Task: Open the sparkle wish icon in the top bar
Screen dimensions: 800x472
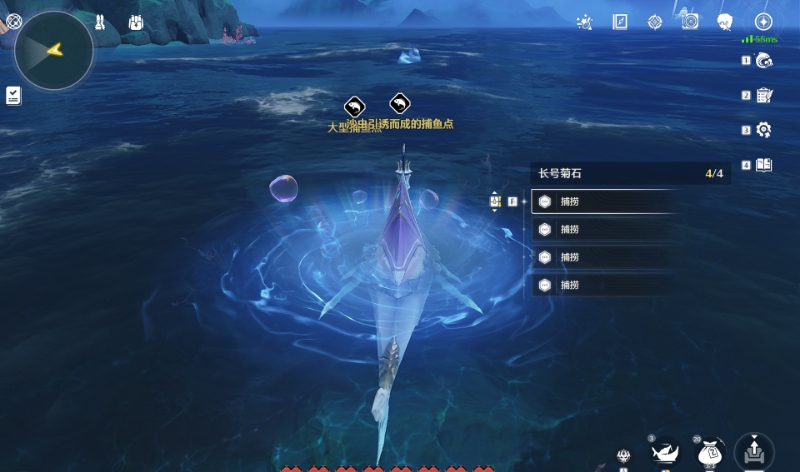Action: (585, 22)
